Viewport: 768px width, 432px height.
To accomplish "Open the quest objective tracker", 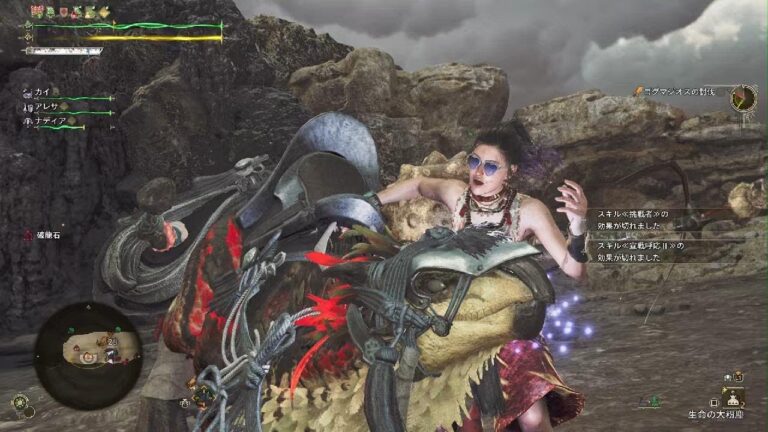I will [682, 92].
